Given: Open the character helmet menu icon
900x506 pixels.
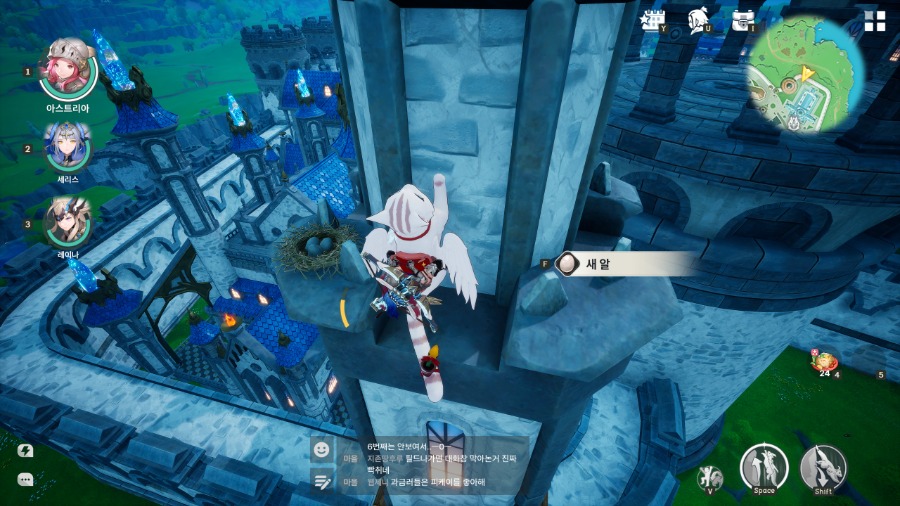Looking at the screenshot, I should 699,21.
